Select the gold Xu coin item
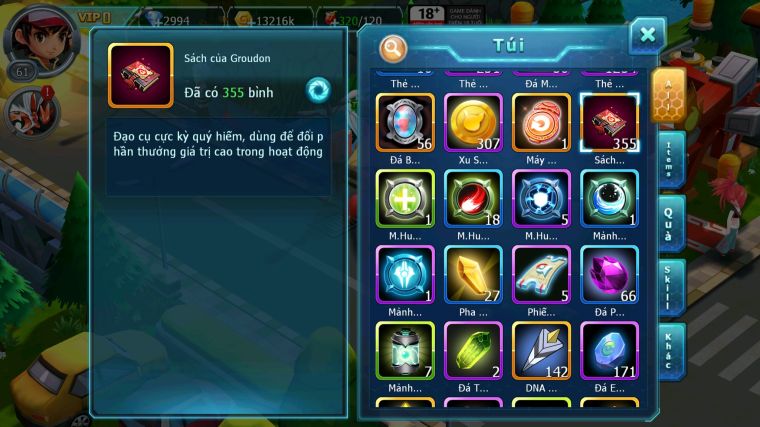The height and width of the screenshot is (427, 760). click(x=473, y=121)
